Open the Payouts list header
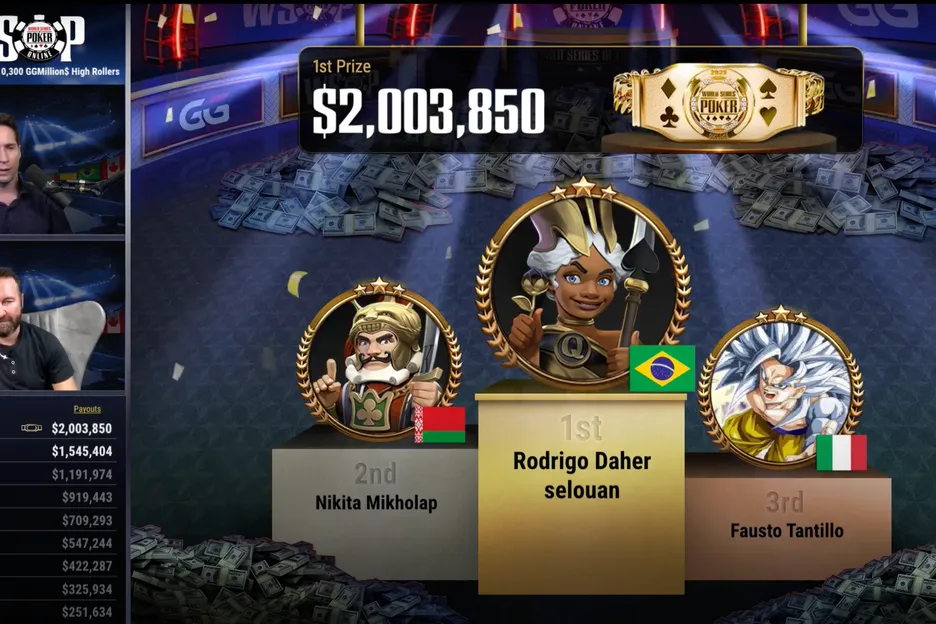 coord(87,409)
